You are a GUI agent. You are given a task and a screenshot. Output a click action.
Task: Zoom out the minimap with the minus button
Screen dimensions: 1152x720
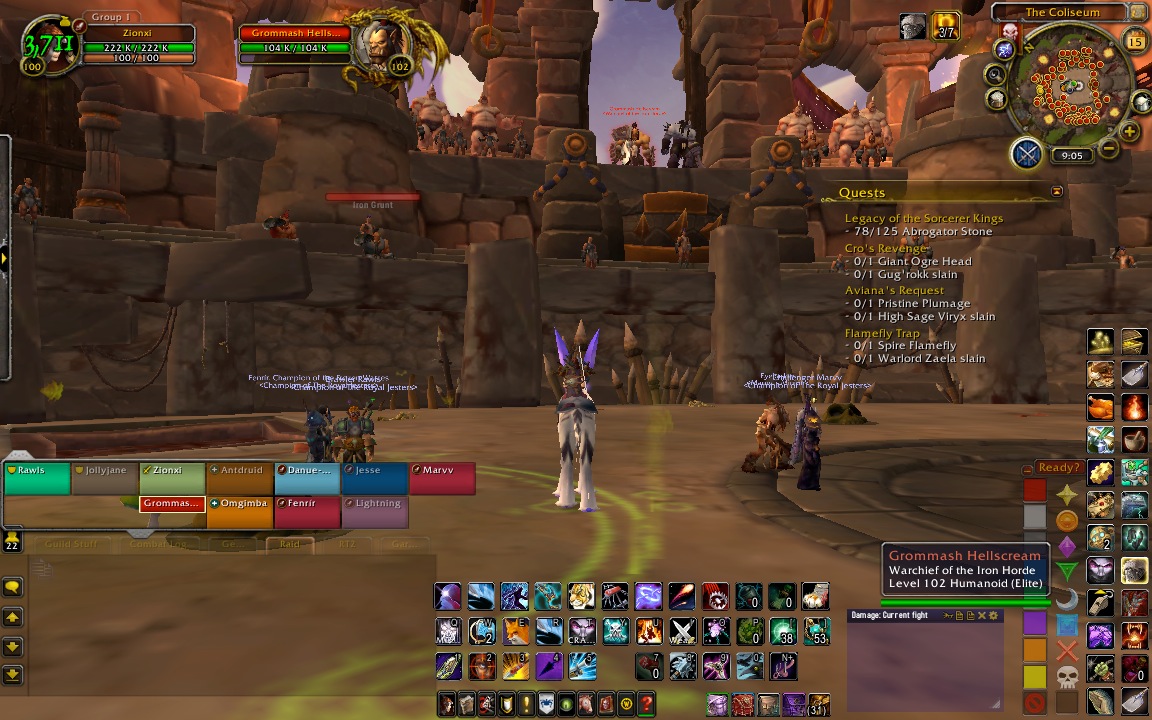[1109, 149]
